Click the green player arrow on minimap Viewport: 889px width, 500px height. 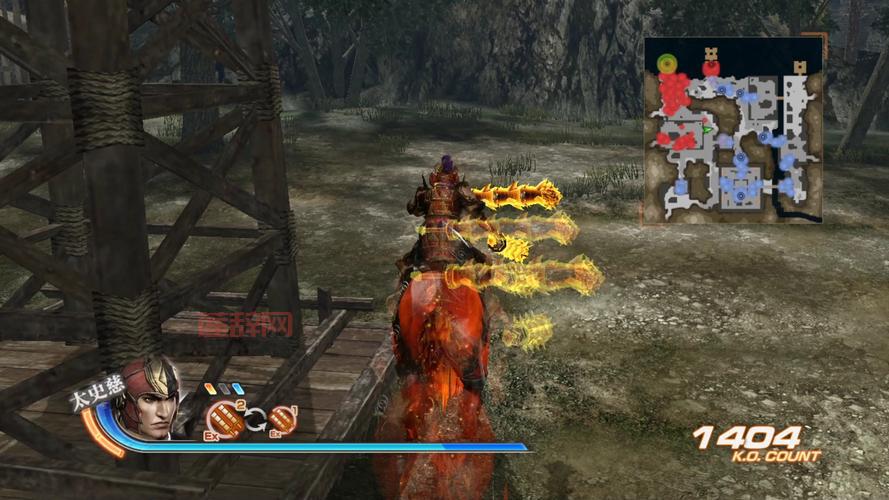(708, 129)
